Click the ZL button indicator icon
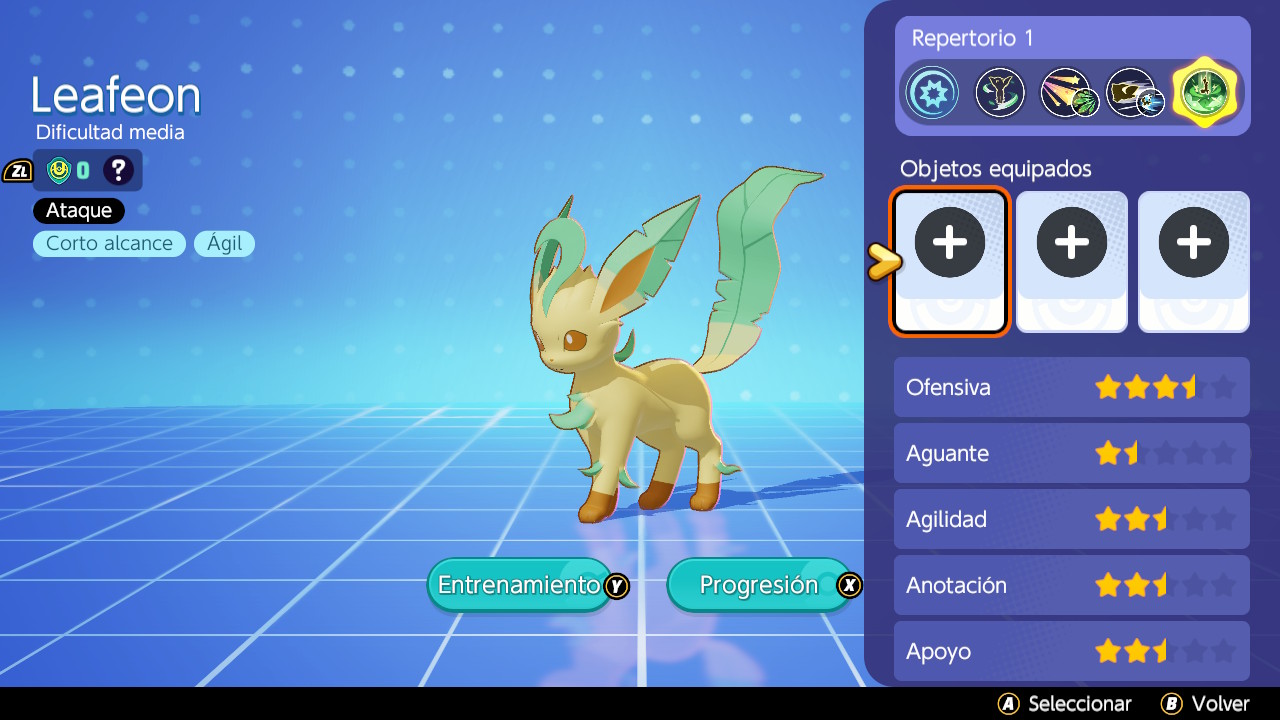 point(17,170)
